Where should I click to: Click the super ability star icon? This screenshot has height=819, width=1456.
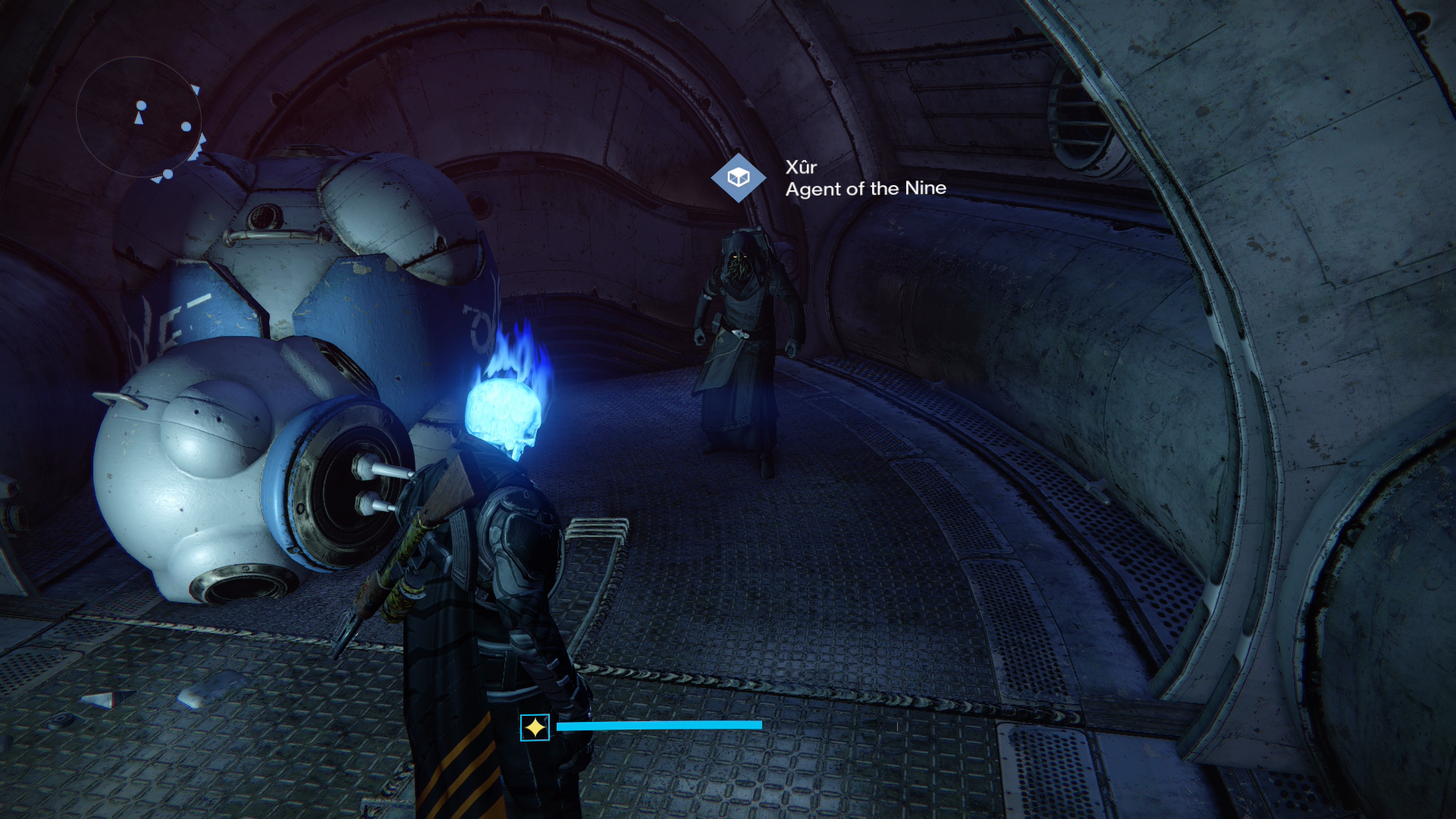[x=535, y=727]
